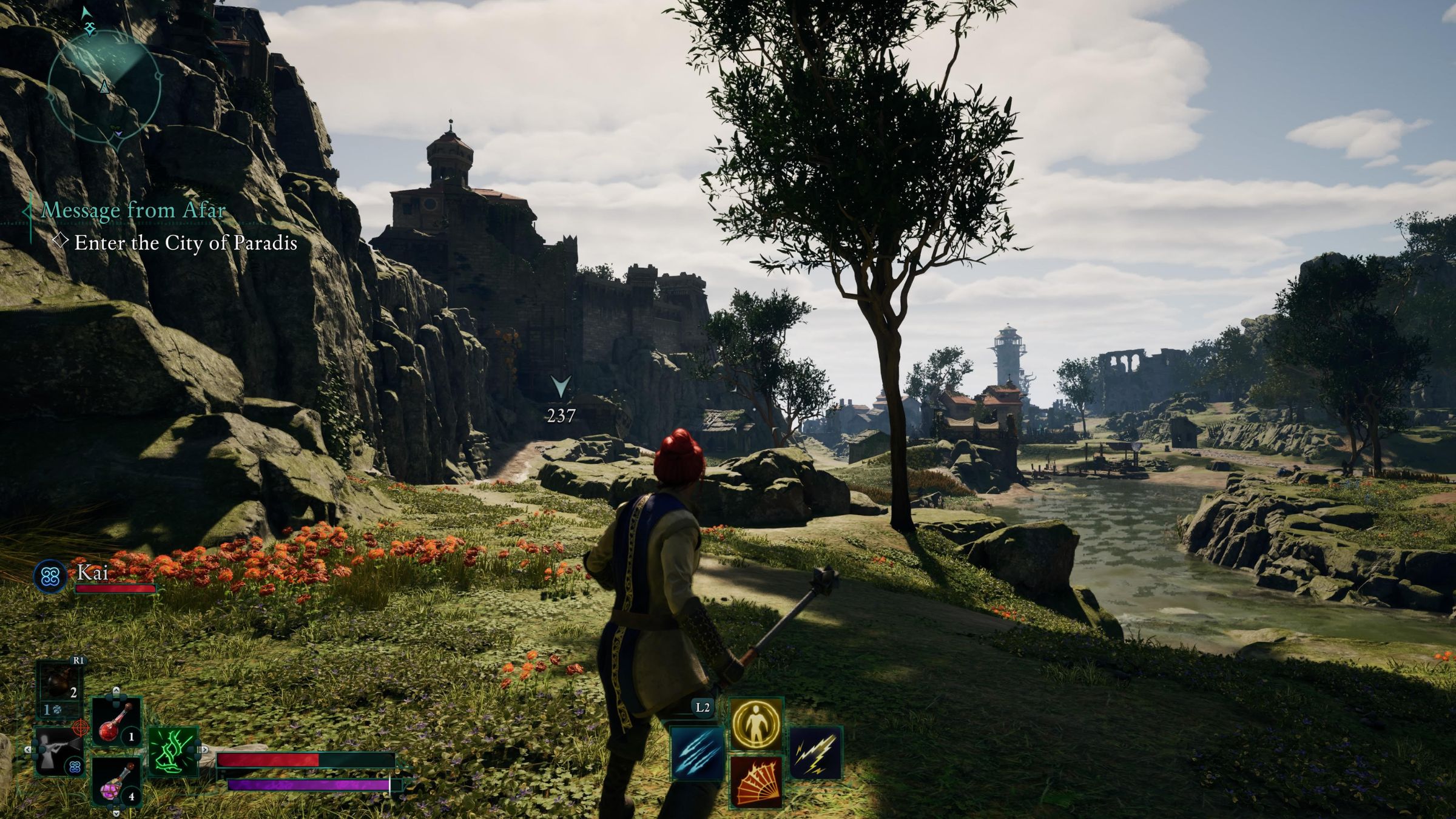Cast the lightning bolt spell

coord(815,753)
